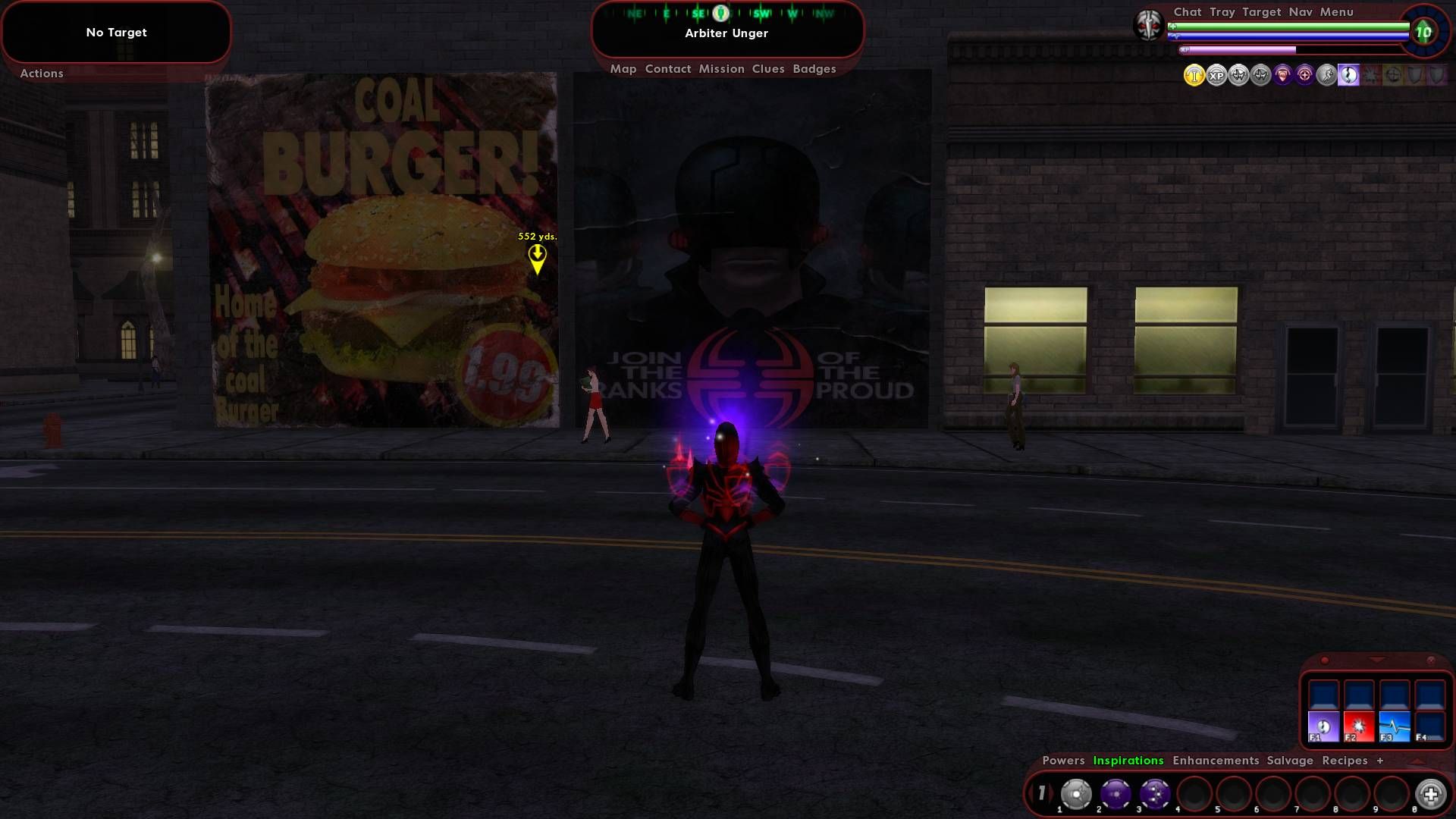Toggle the targeting reticle power icon
The image size is (1456, 819).
pos(1304,76)
